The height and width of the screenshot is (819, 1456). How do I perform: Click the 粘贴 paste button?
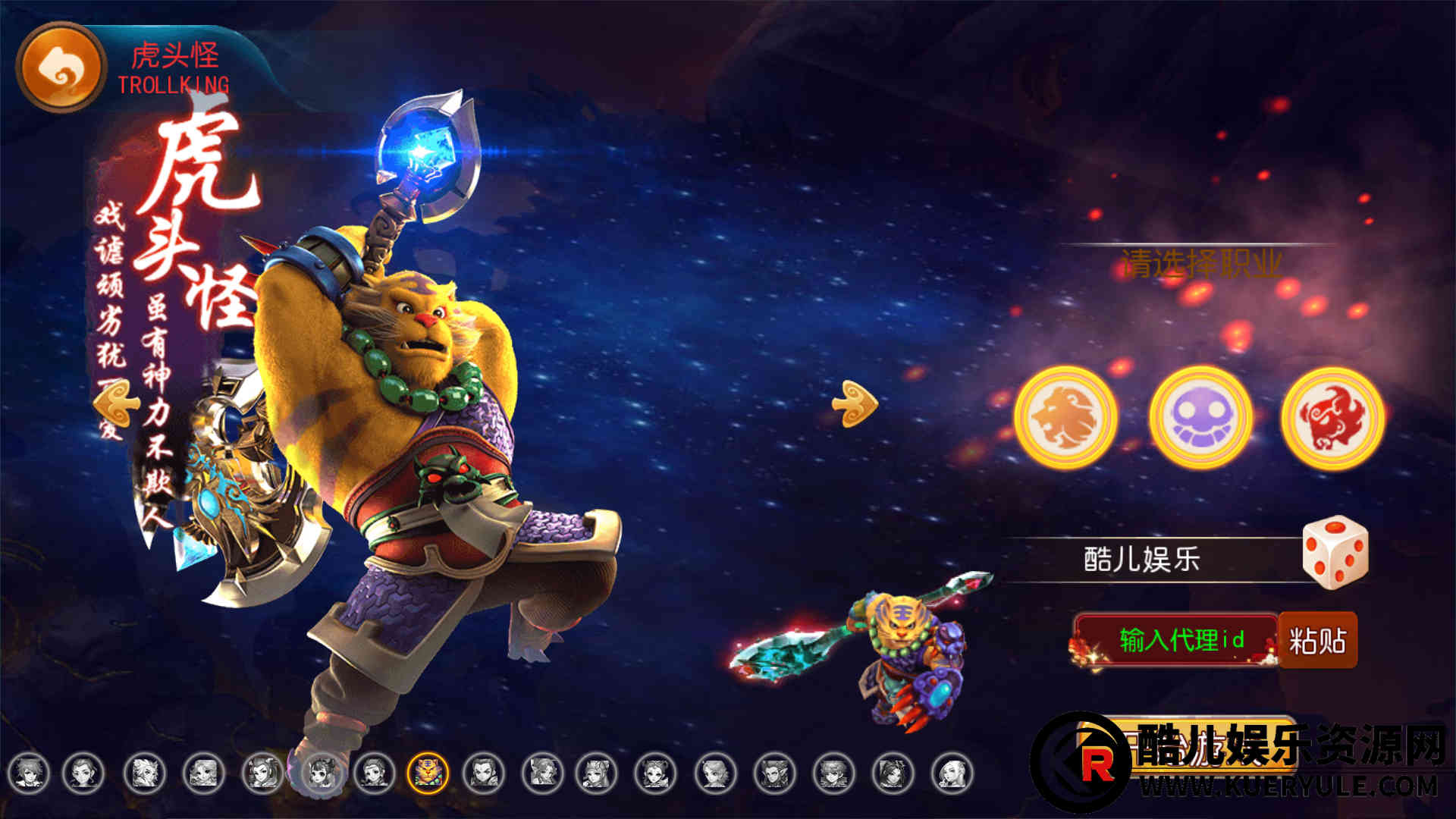pos(1317,641)
